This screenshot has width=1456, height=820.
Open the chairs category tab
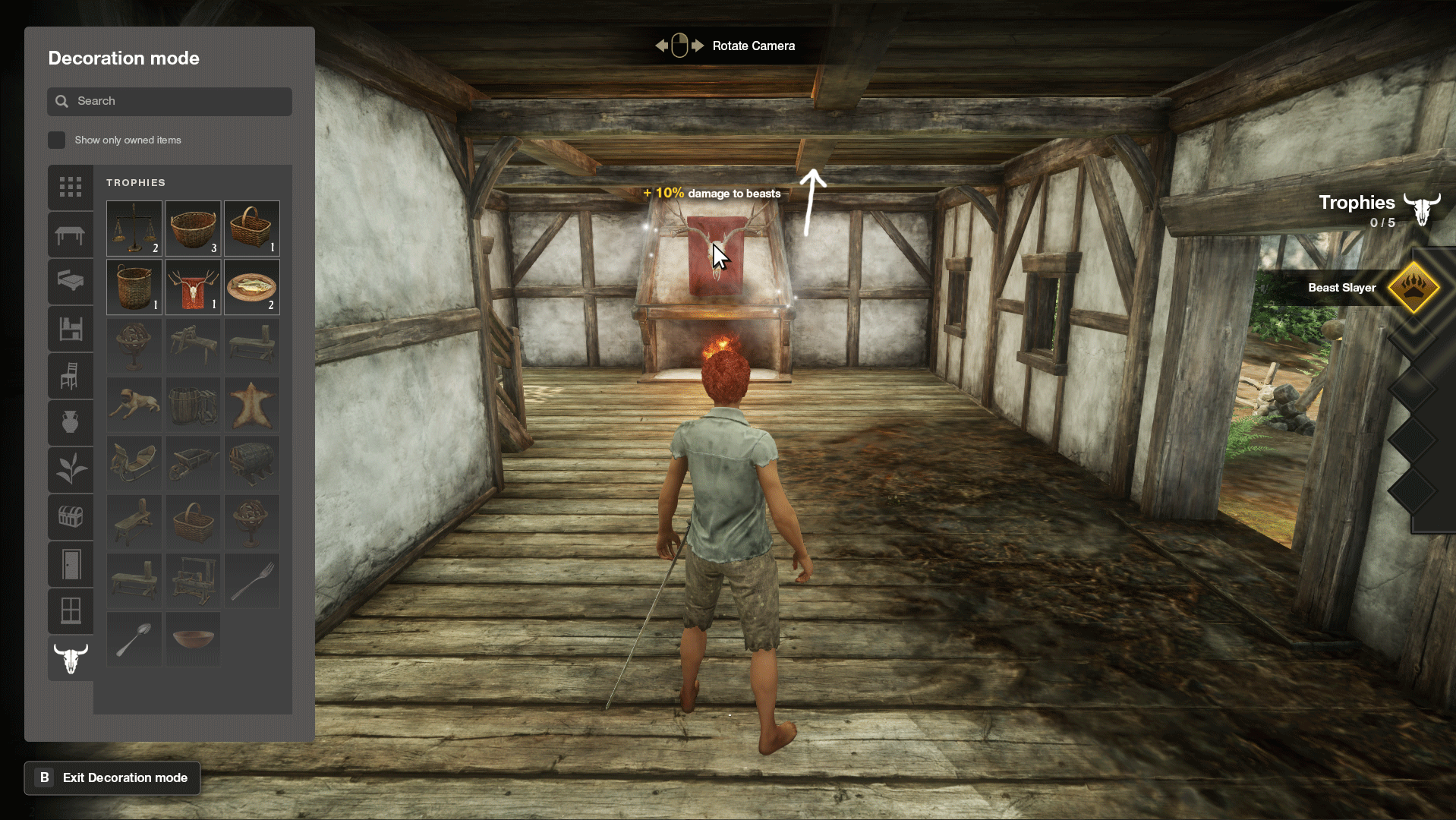pyautogui.click(x=71, y=376)
